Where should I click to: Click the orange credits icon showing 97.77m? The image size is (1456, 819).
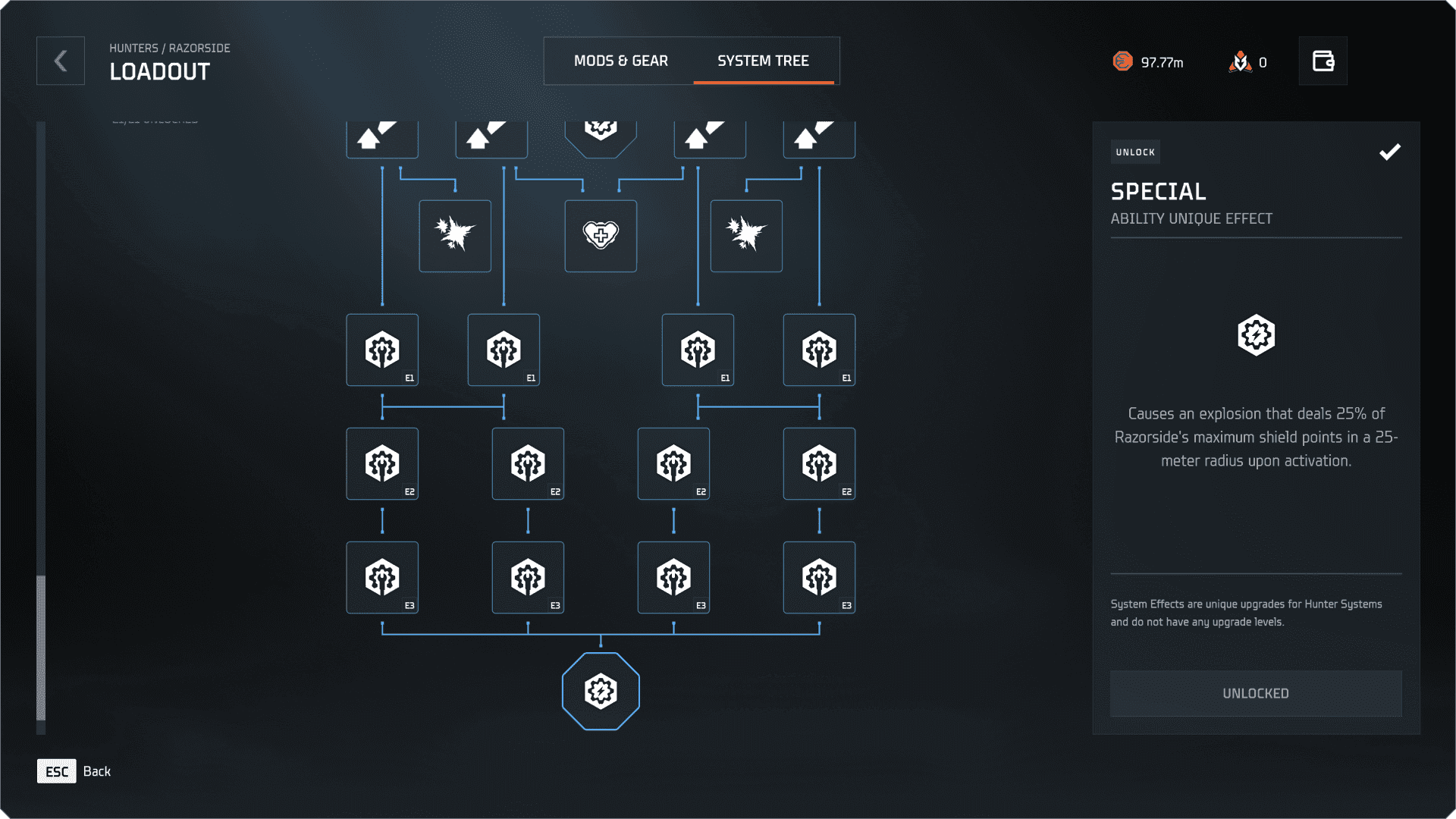point(1125,62)
